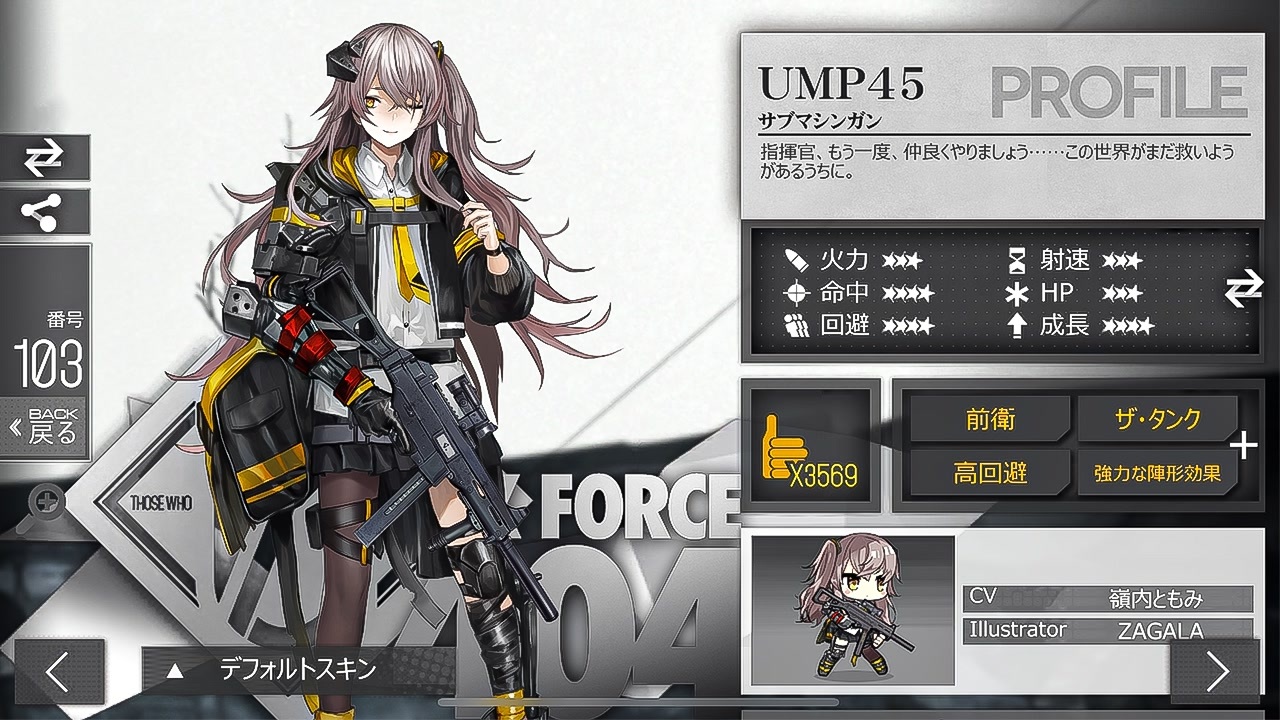Click the hourglass icon beside 射速
This screenshot has height=720, width=1280.
(x=1017, y=260)
